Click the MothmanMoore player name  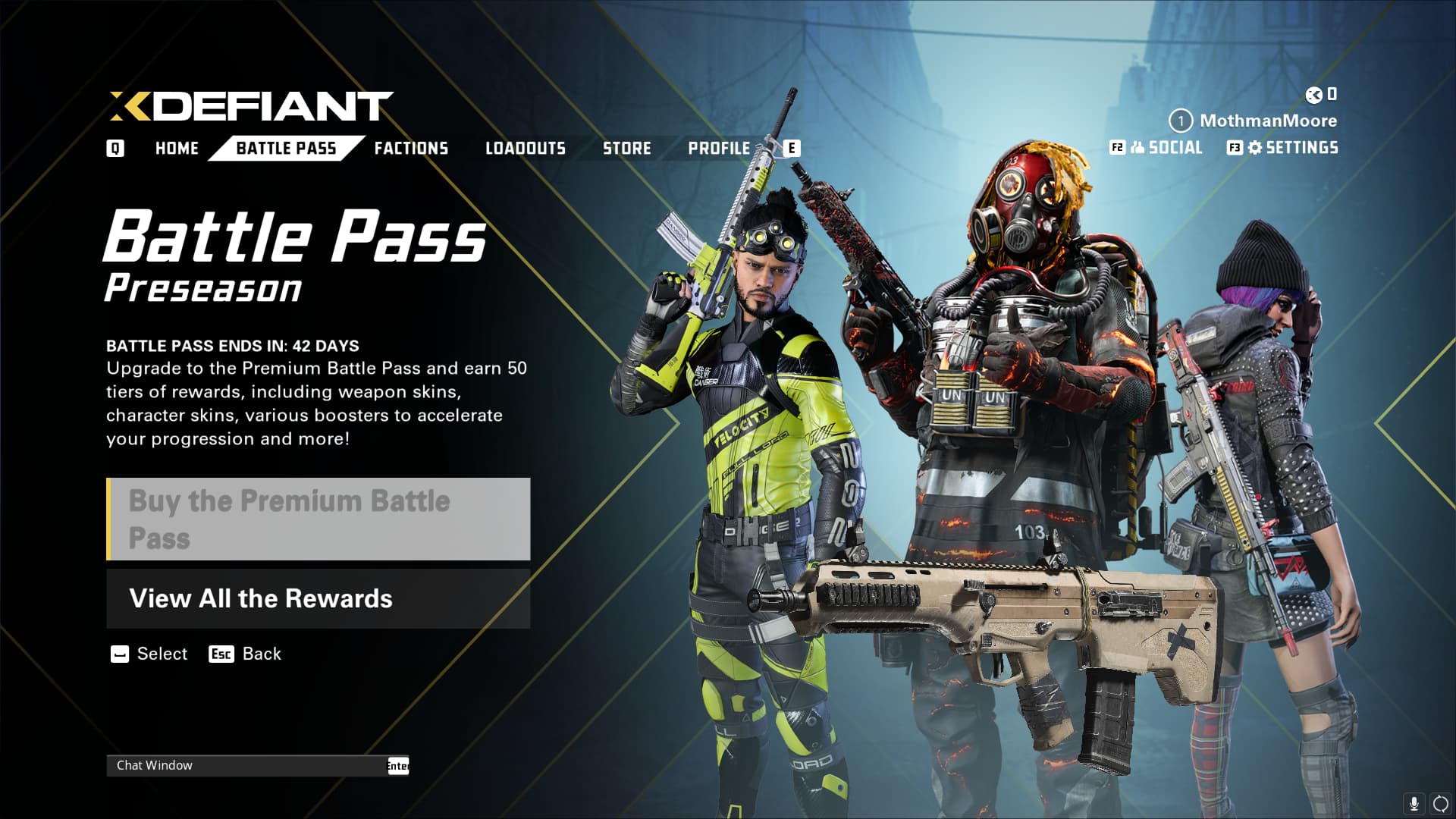[x=1268, y=121]
